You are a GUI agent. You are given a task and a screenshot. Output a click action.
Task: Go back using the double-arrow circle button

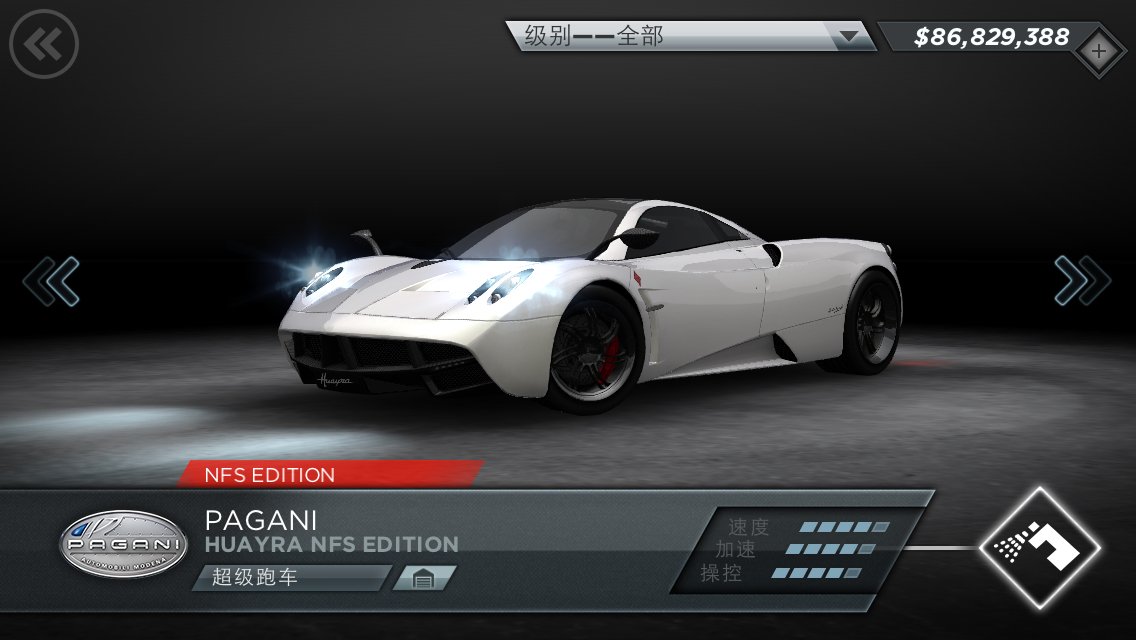pyautogui.click(x=43, y=43)
